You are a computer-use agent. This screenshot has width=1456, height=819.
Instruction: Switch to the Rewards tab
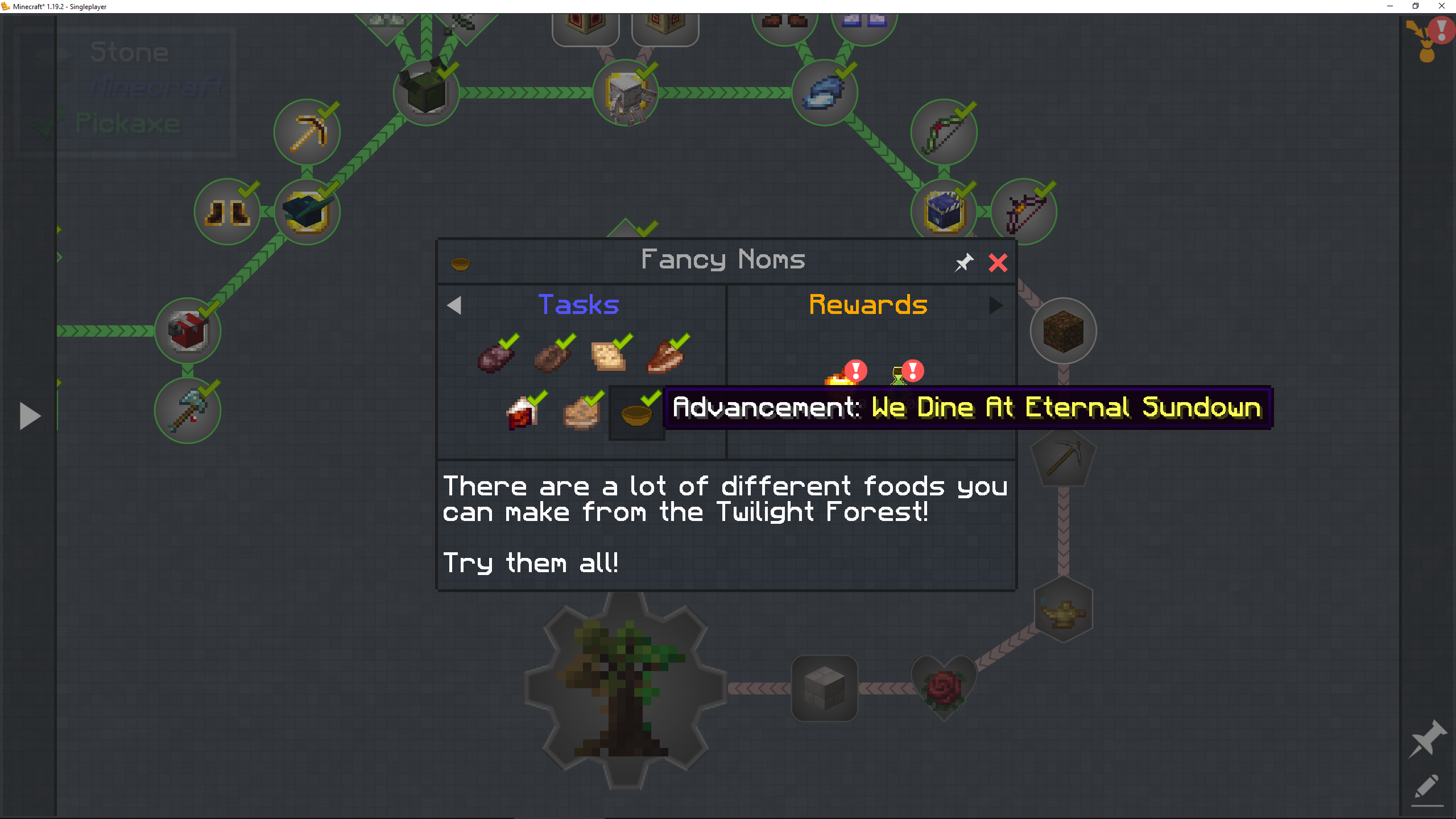tap(868, 305)
